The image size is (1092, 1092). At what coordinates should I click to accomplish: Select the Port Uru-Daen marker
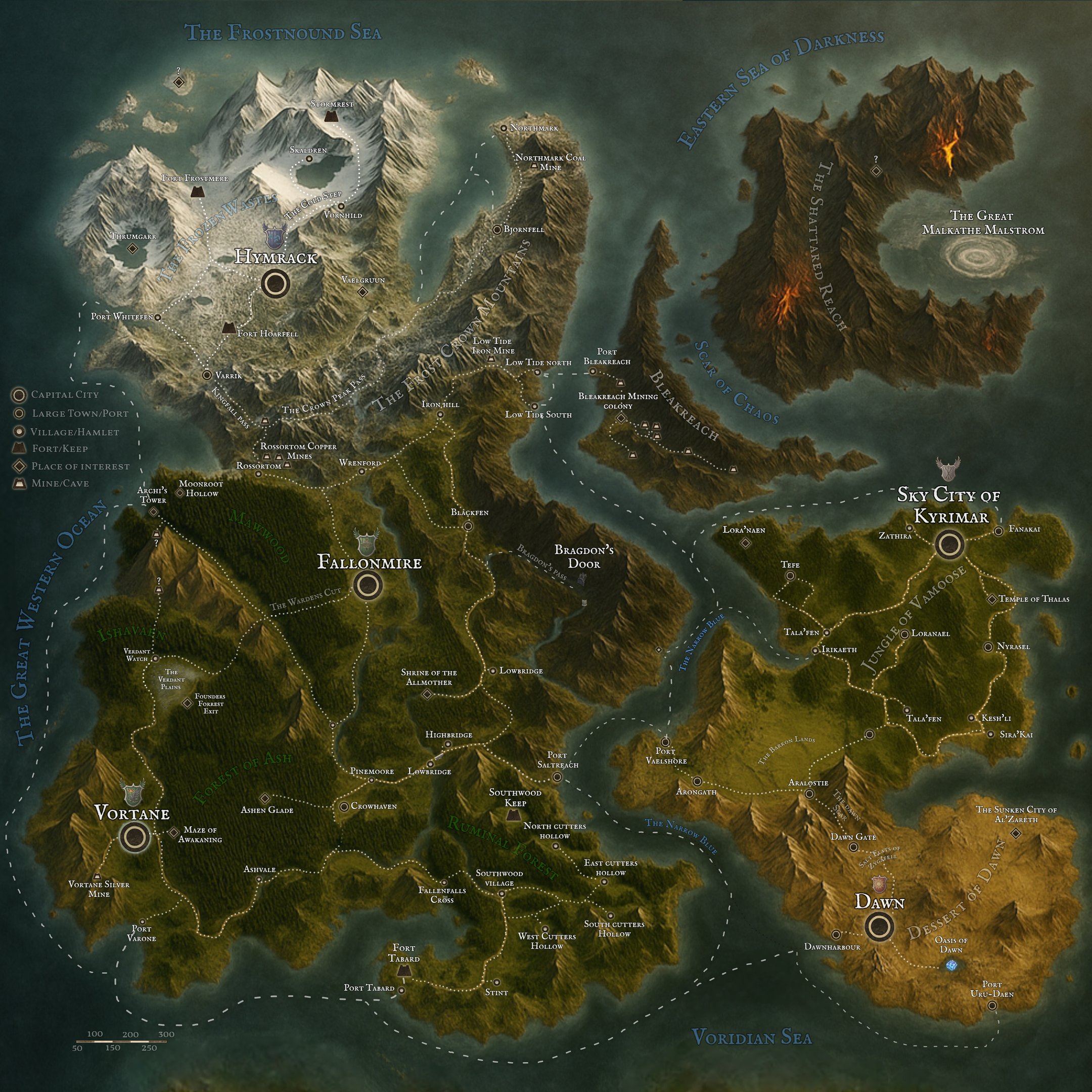[x=992, y=1005]
